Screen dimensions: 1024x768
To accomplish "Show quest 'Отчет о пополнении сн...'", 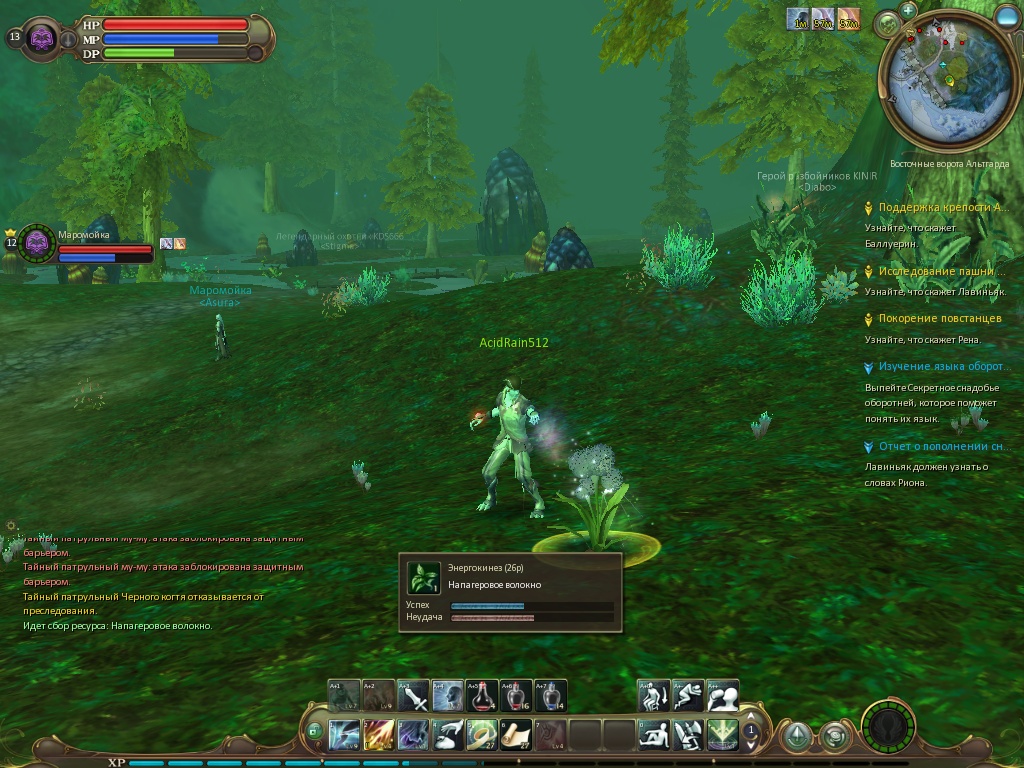I will [941, 446].
